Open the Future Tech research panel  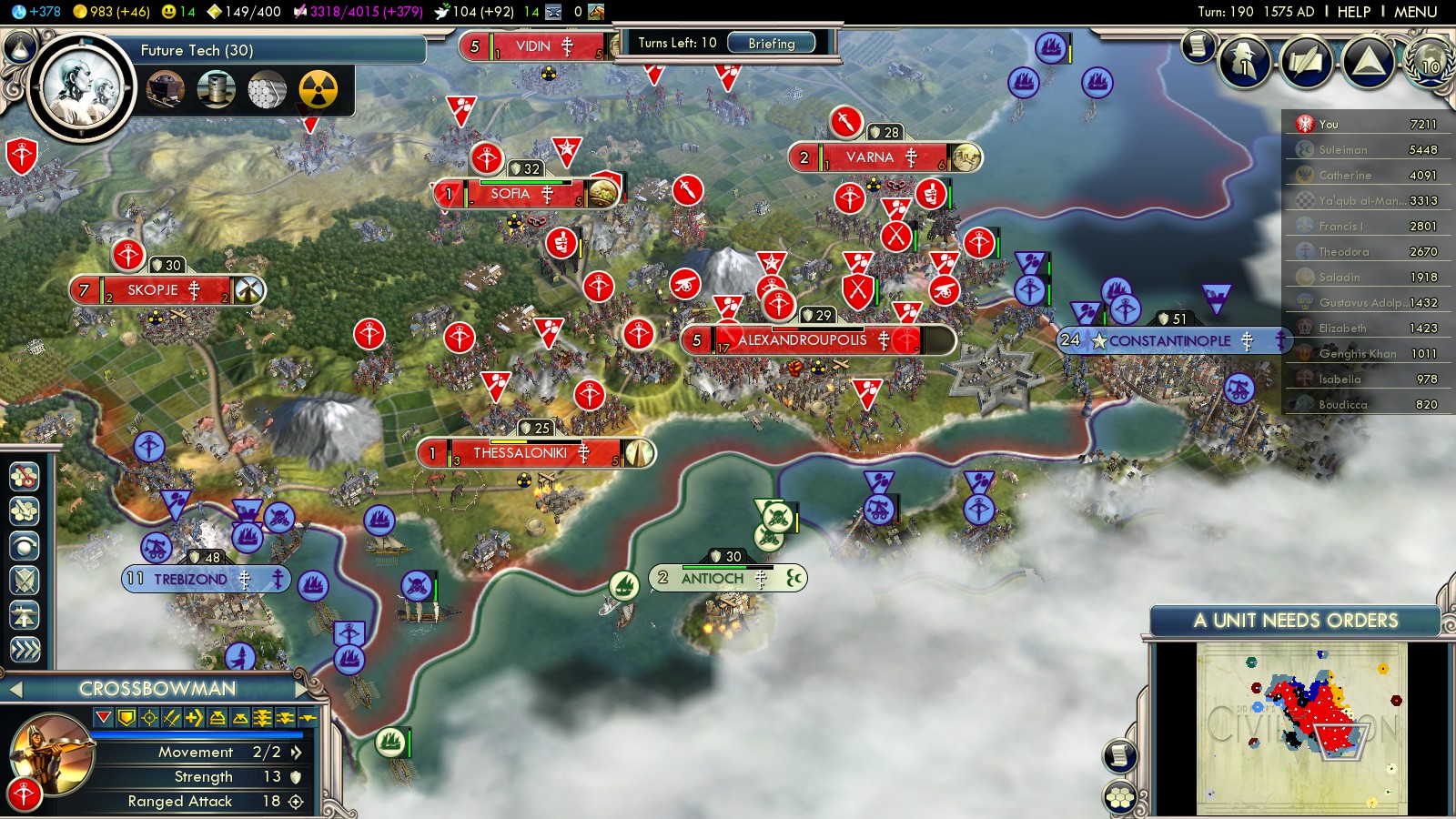[x=197, y=50]
